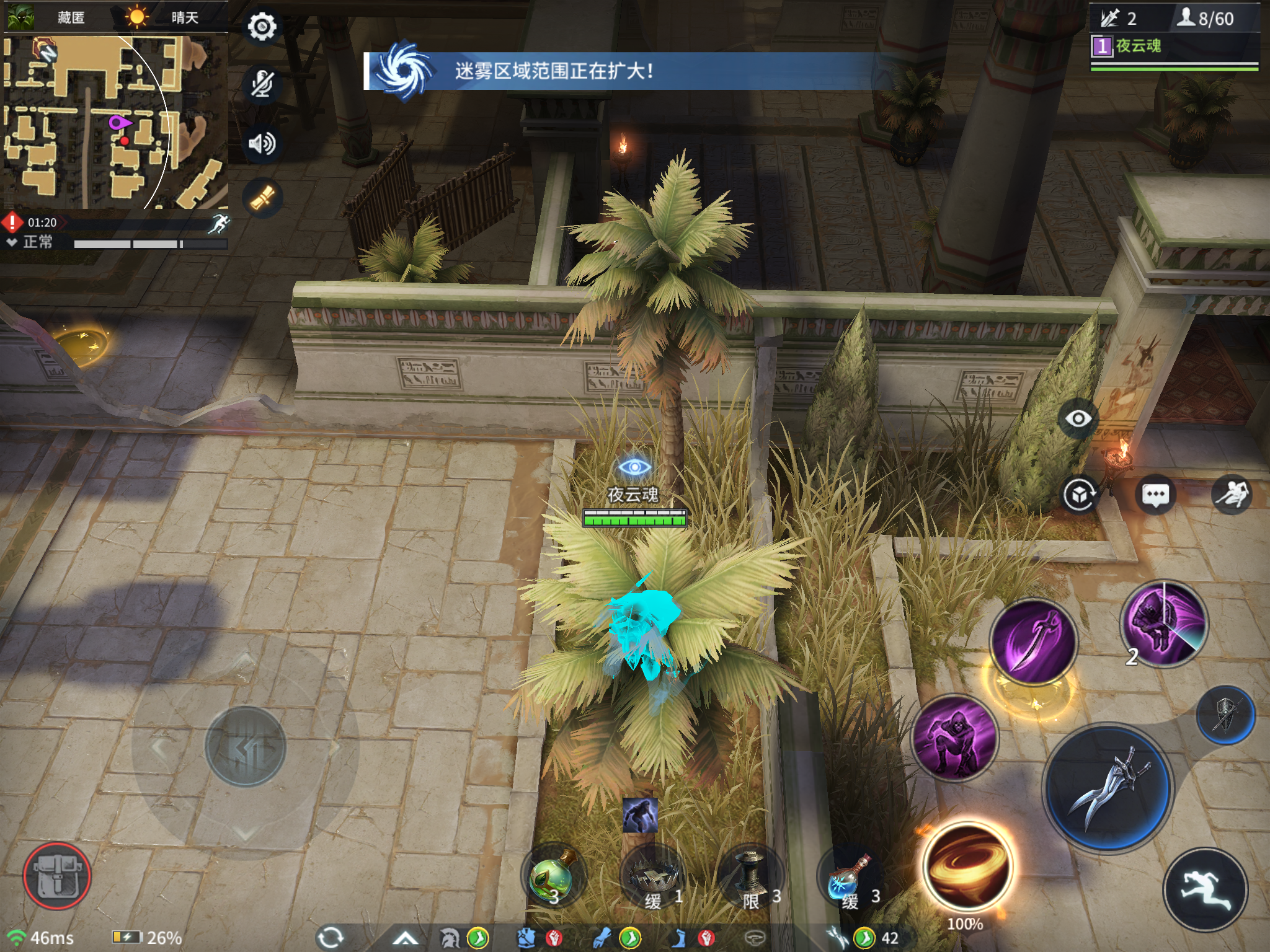
Task: Open the minimap
Action: tap(115, 121)
